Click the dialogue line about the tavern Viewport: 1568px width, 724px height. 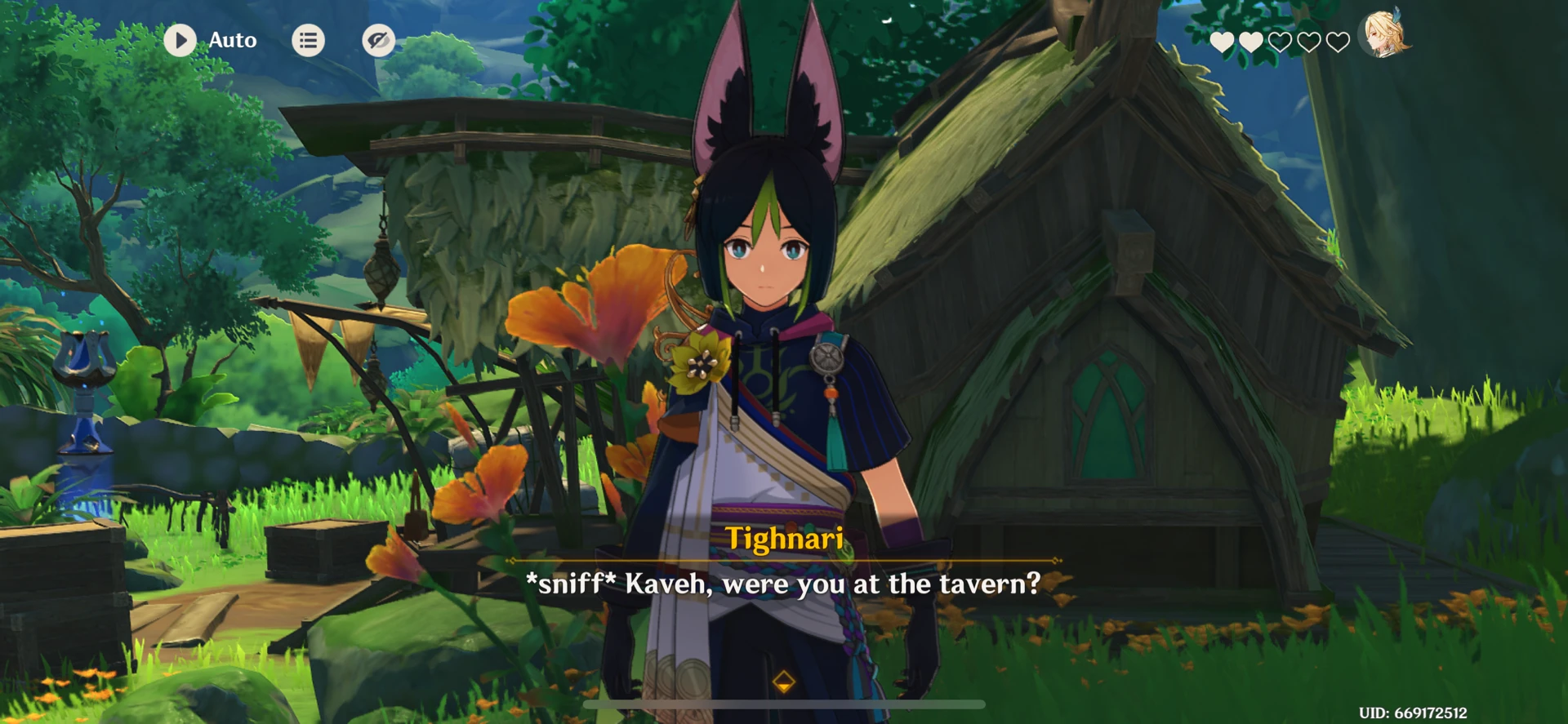785,583
